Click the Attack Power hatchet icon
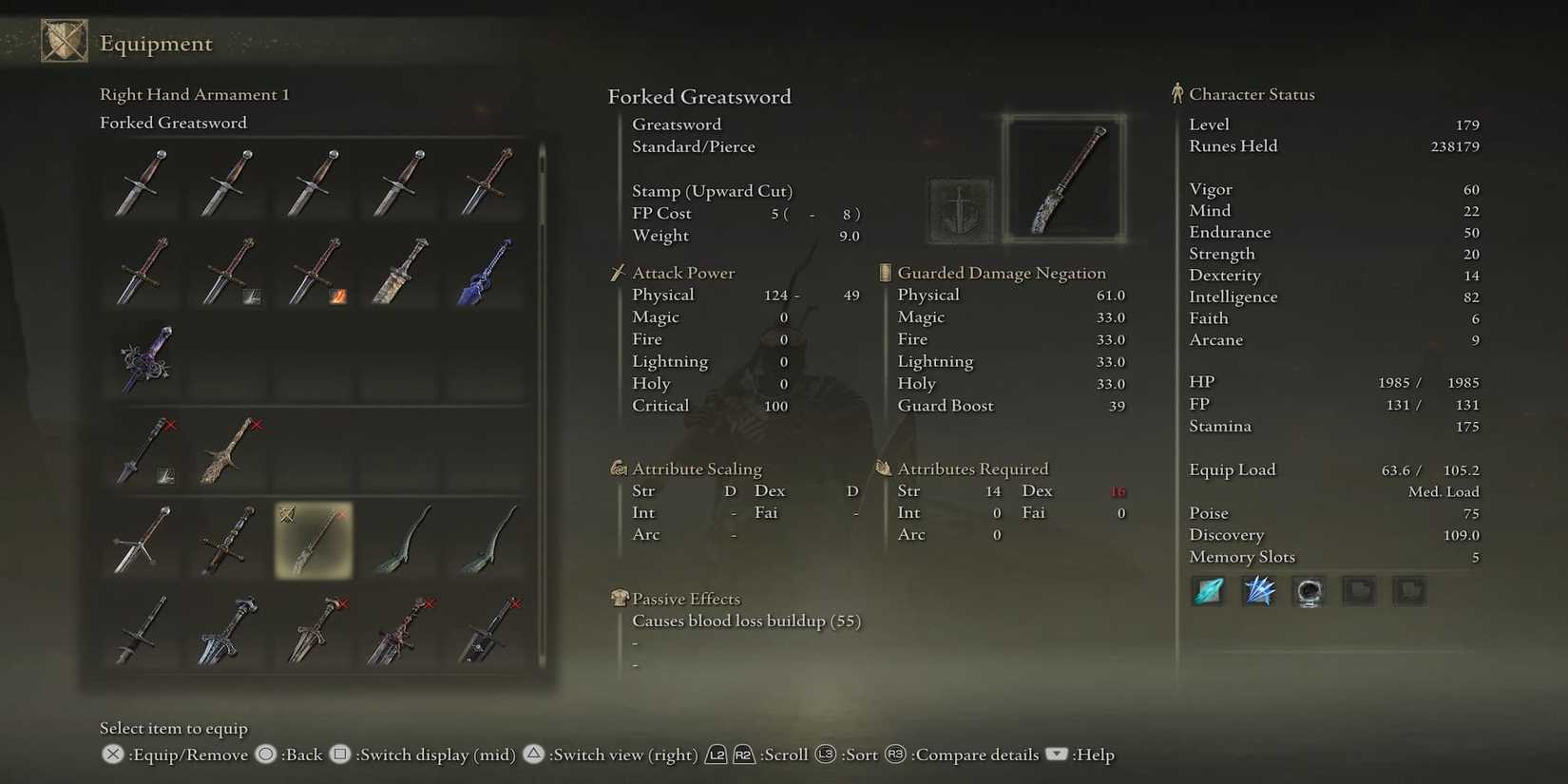This screenshot has height=784, width=1568. [618, 273]
